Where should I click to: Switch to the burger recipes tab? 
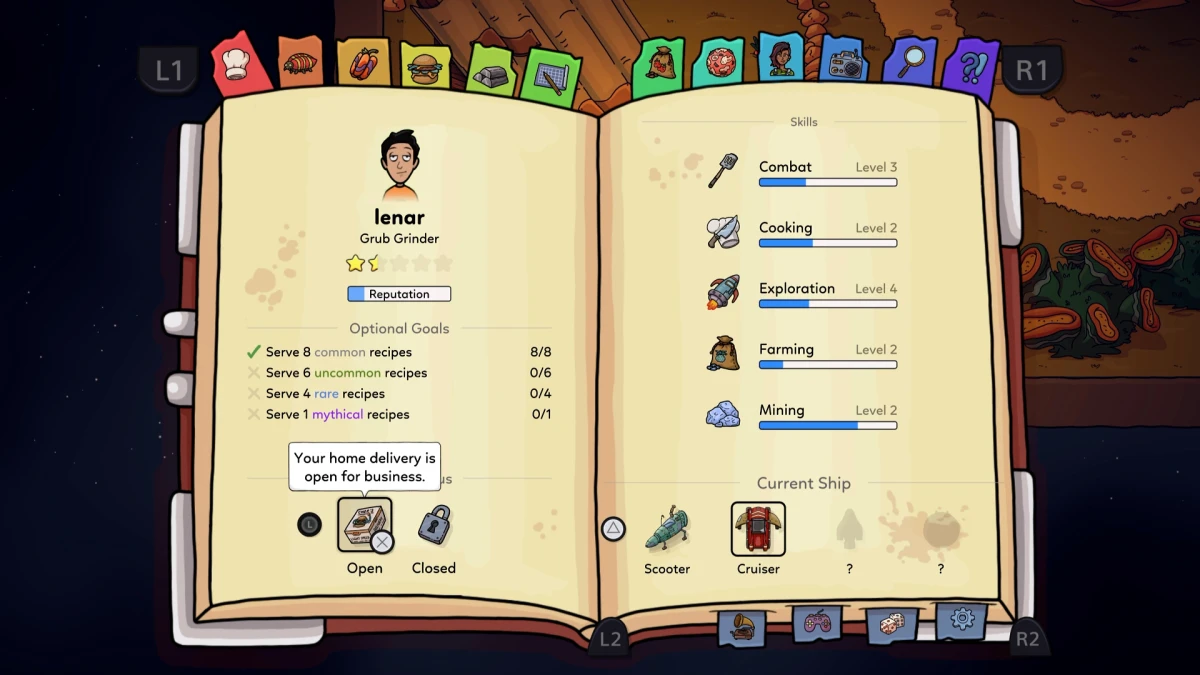click(425, 67)
